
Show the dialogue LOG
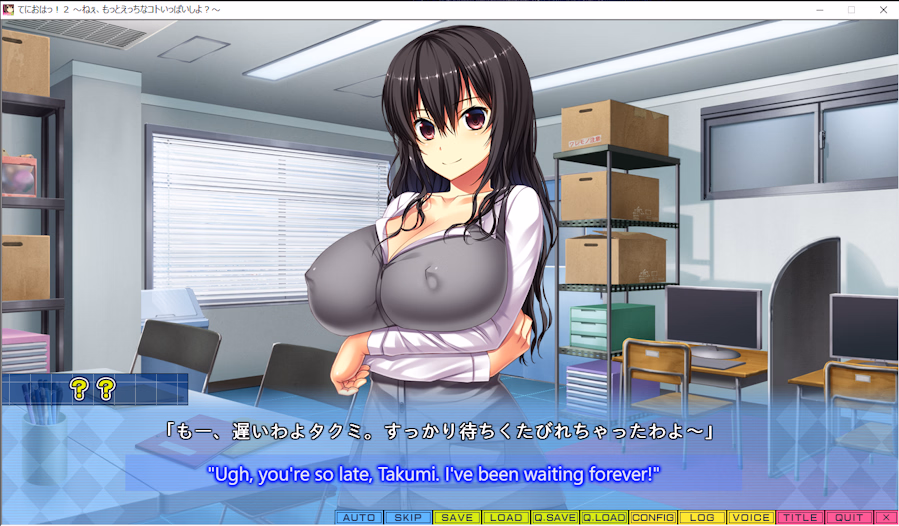click(x=702, y=518)
